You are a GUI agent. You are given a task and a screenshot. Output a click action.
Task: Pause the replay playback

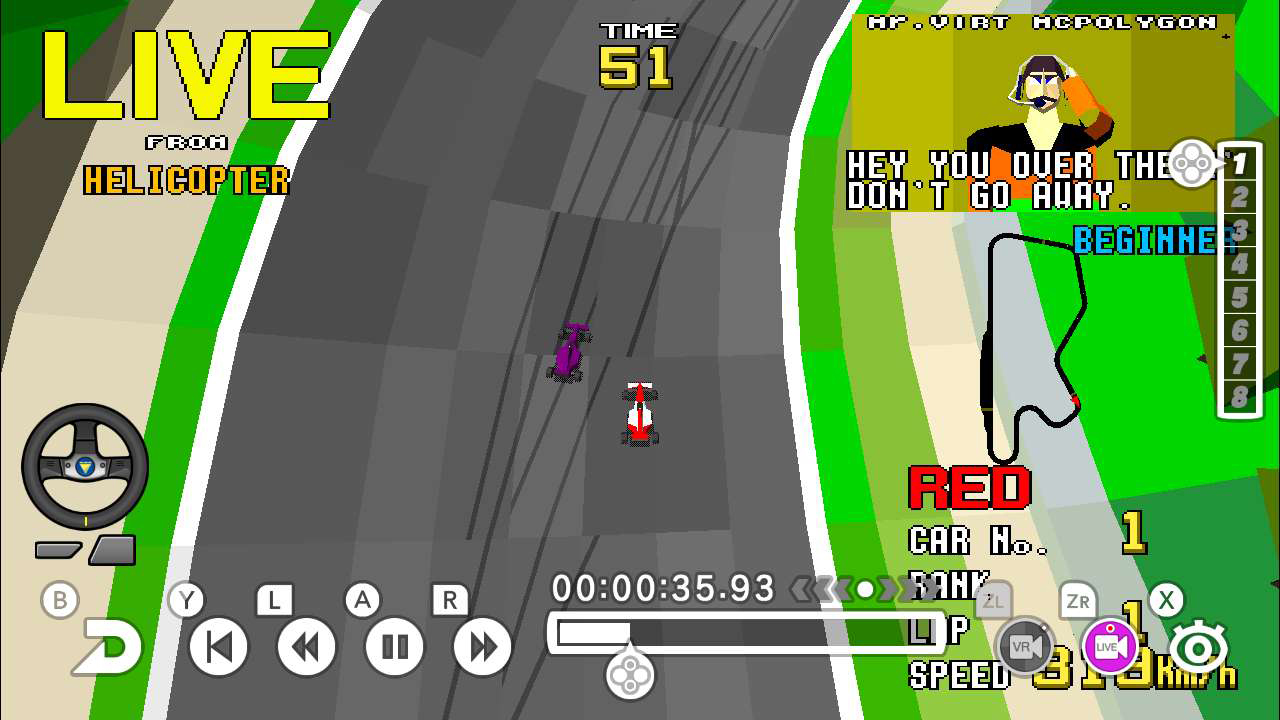click(393, 646)
